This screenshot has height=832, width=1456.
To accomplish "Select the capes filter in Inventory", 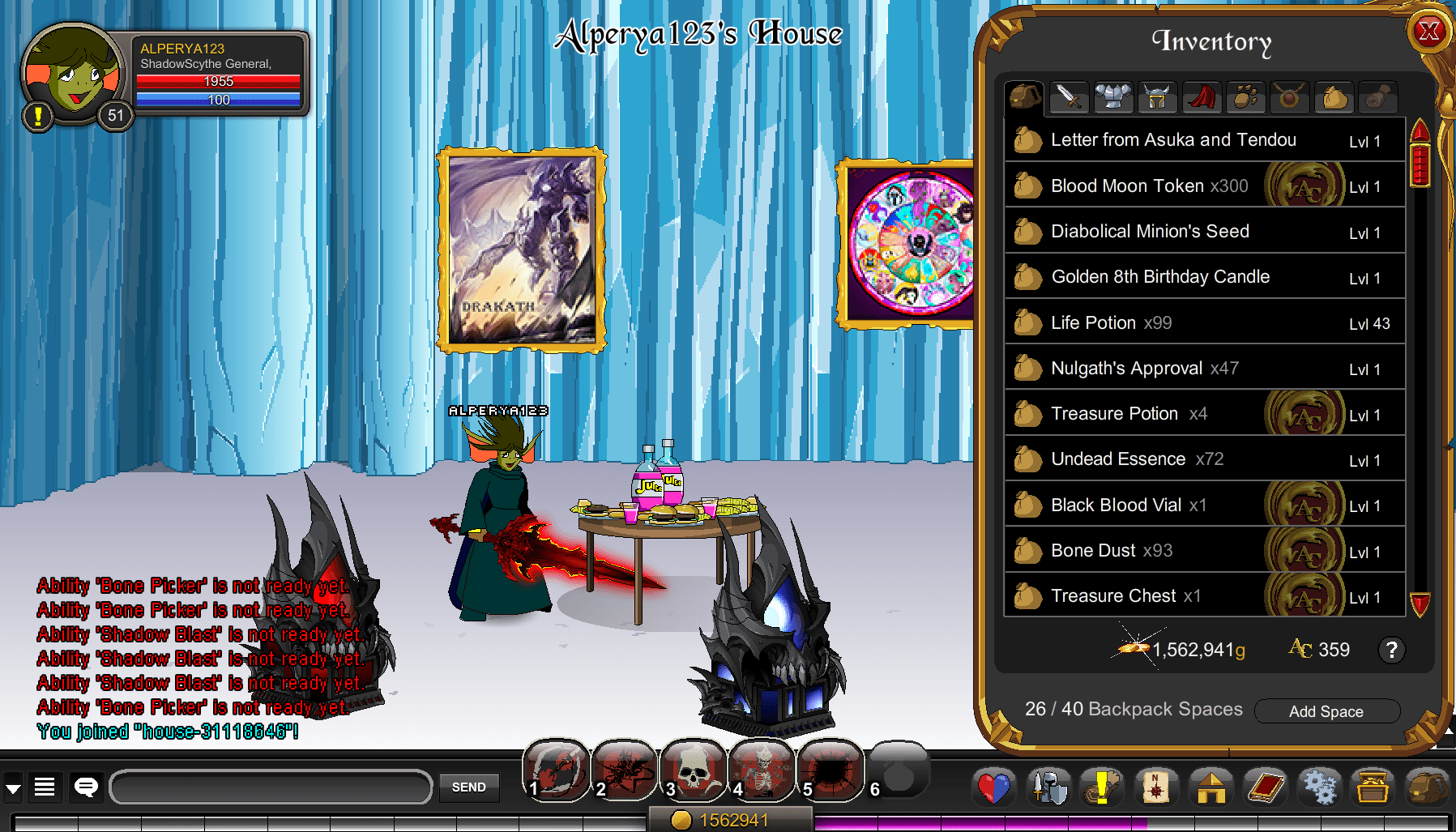I will (x=1202, y=96).
